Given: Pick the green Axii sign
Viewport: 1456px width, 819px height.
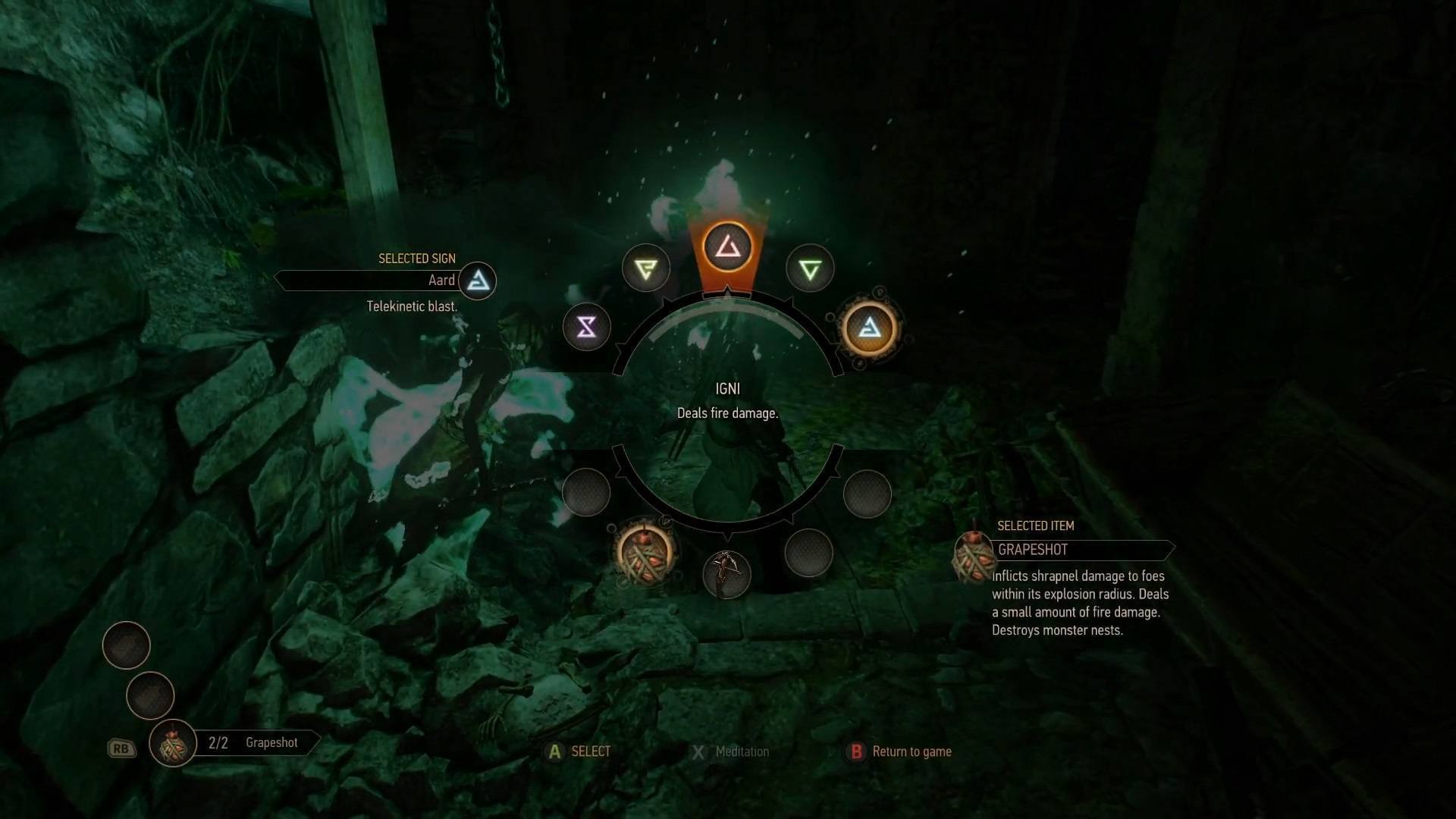Looking at the screenshot, I should click(810, 268).
